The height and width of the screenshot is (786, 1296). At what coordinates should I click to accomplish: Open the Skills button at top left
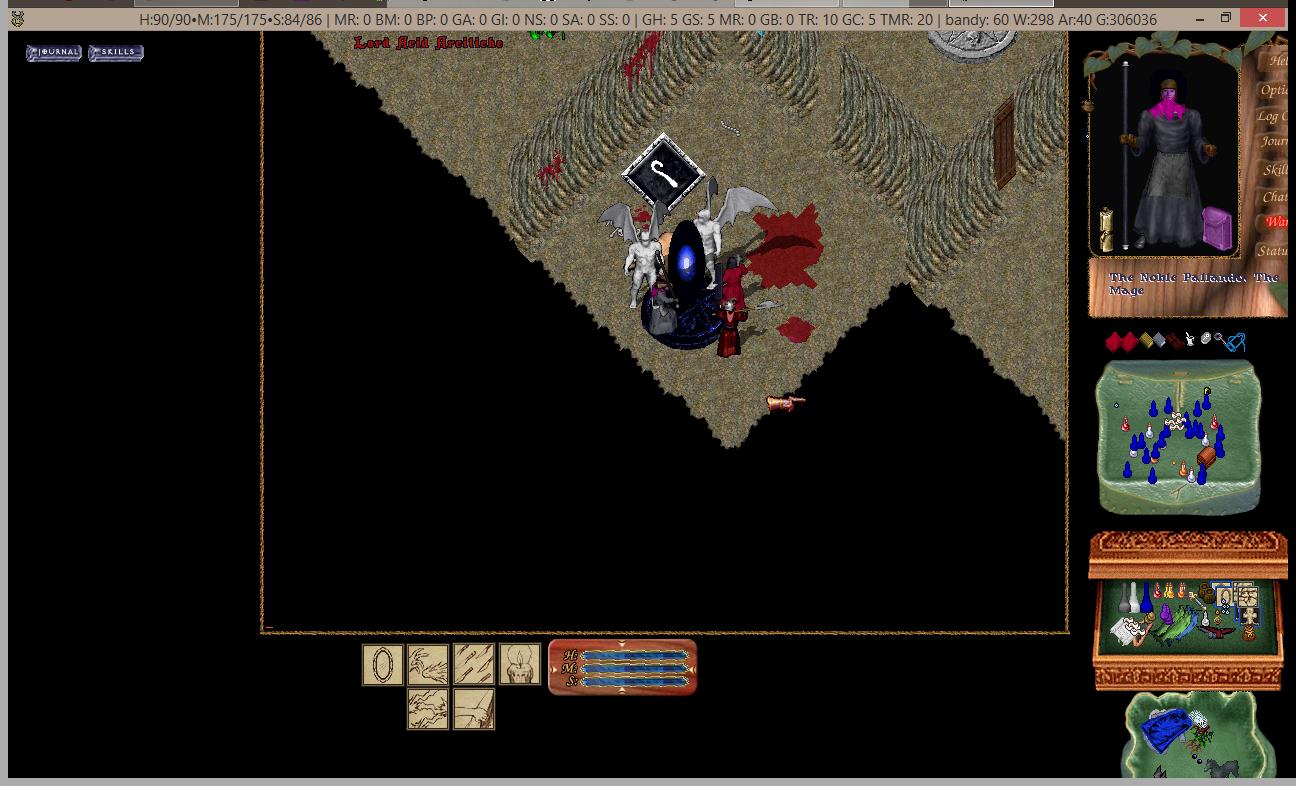click(x=116, y=52)
